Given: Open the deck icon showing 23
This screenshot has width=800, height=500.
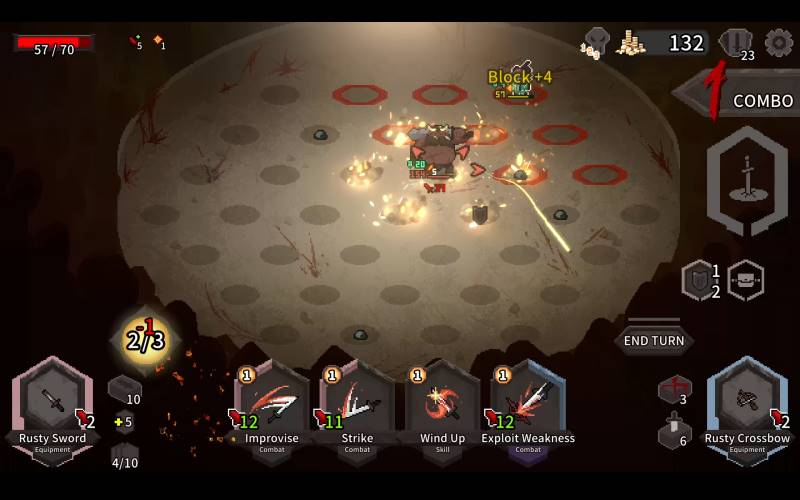Looking at the screenshot, I should click(x=735, y=43).
